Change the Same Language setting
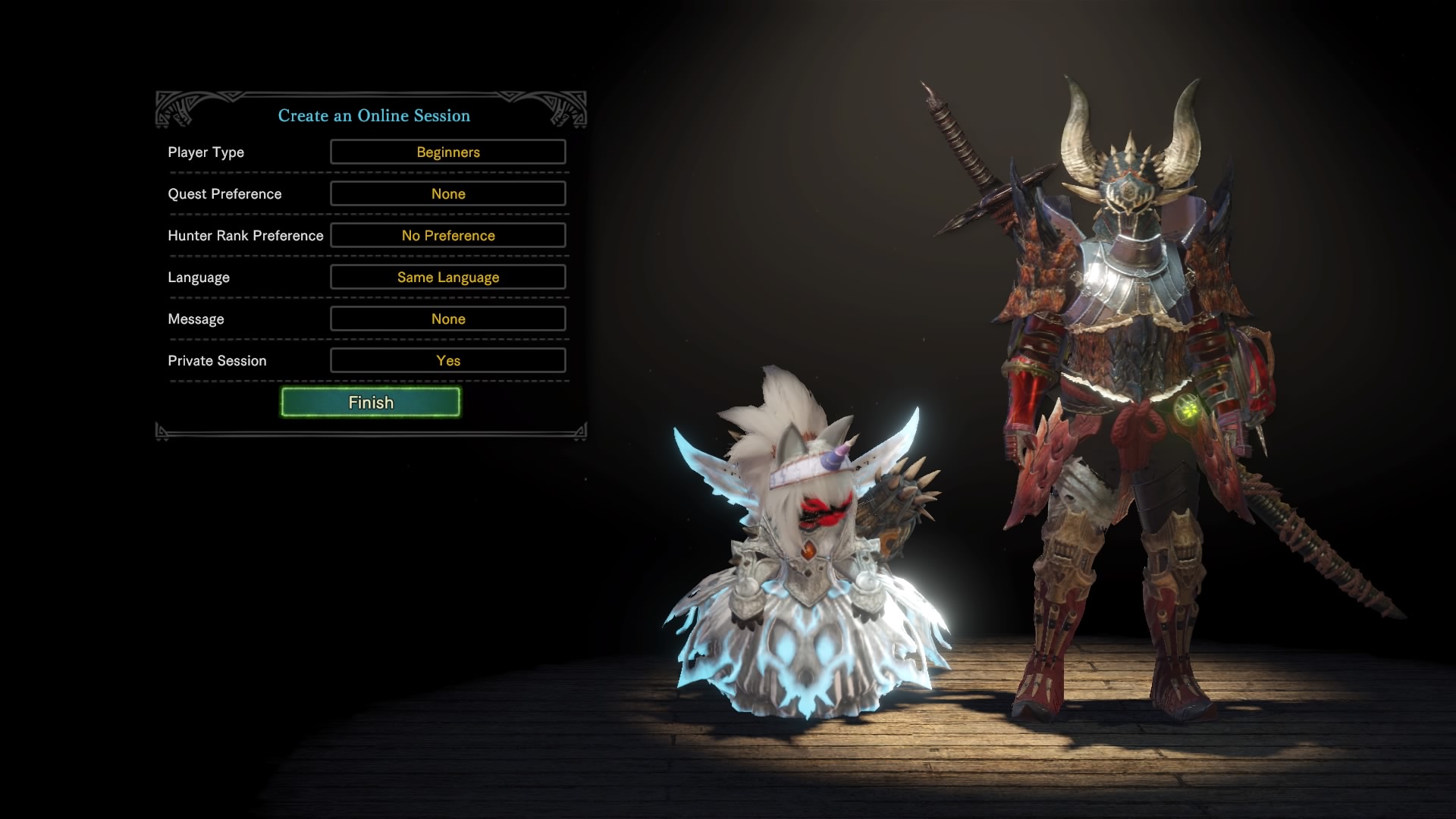This screenshot has width=1456, height=819. click(x=447, y=277)
